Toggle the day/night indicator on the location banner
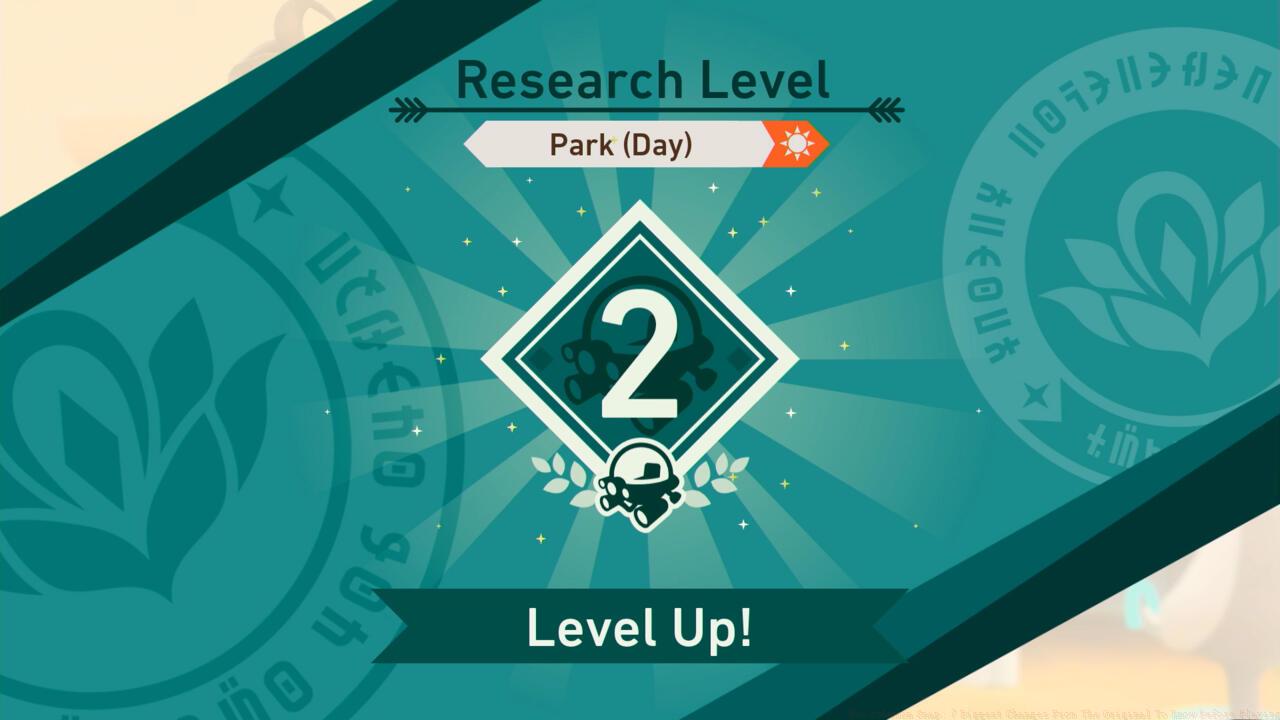 [x=797, y=143]
